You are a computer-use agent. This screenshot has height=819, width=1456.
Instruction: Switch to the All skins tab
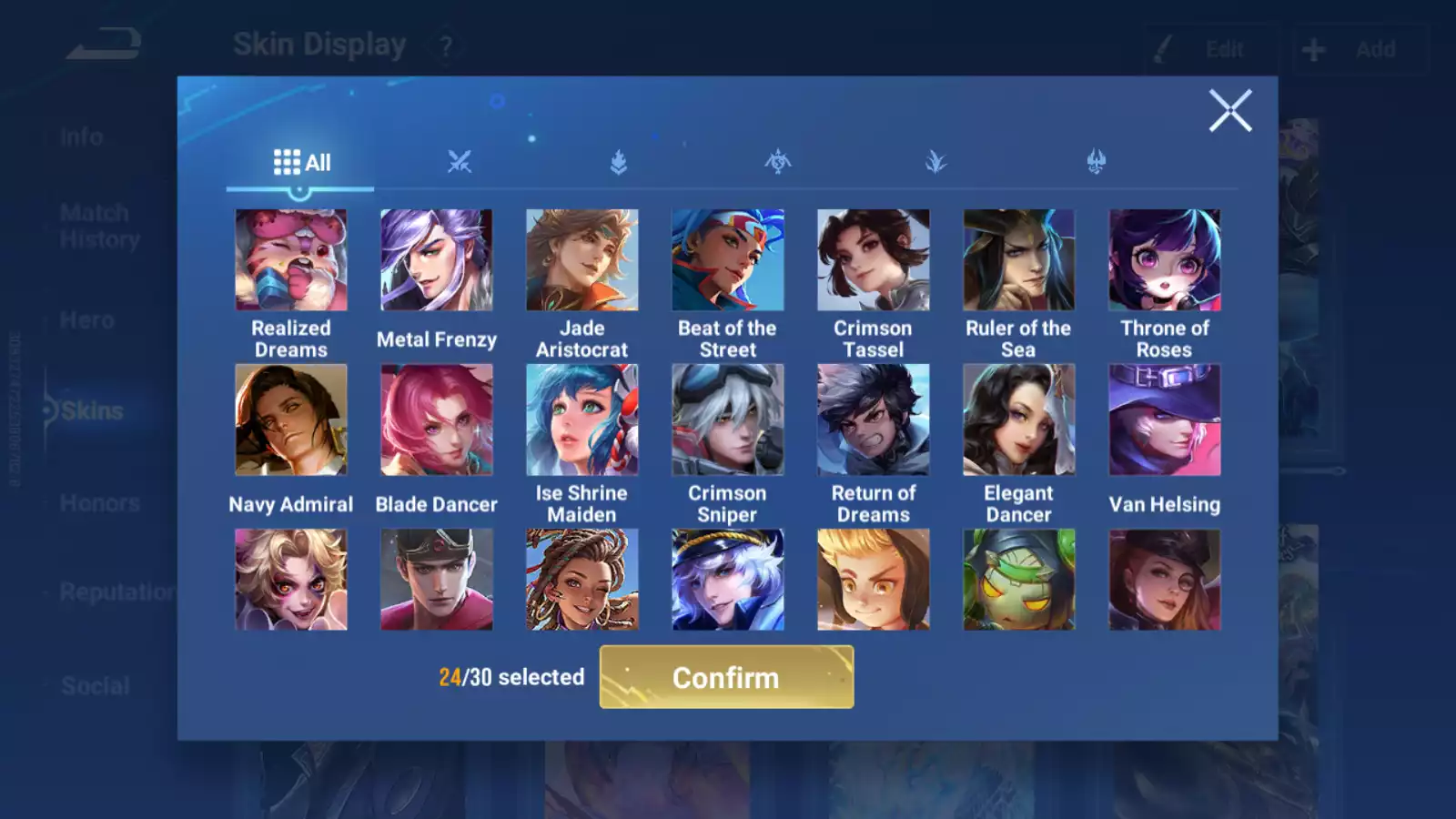point(301,163)
